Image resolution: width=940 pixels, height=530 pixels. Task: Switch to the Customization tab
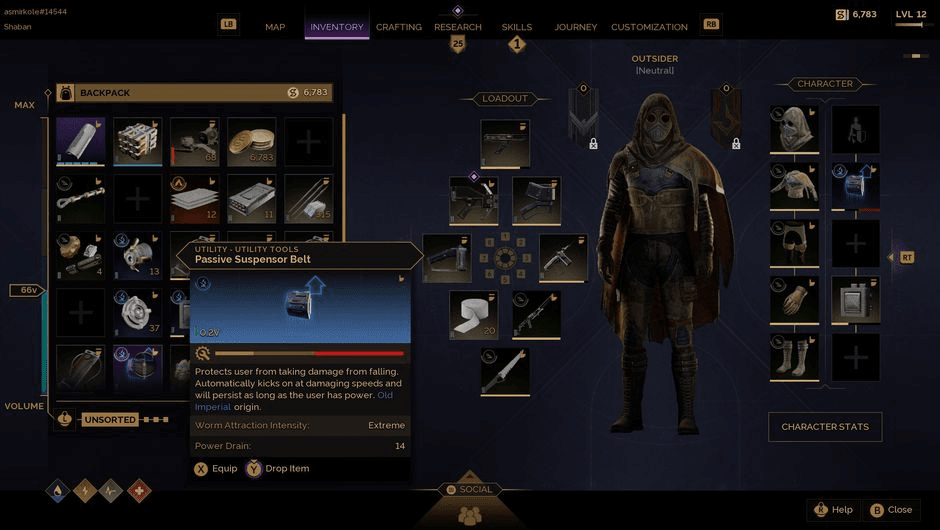(x=649, y=27)
